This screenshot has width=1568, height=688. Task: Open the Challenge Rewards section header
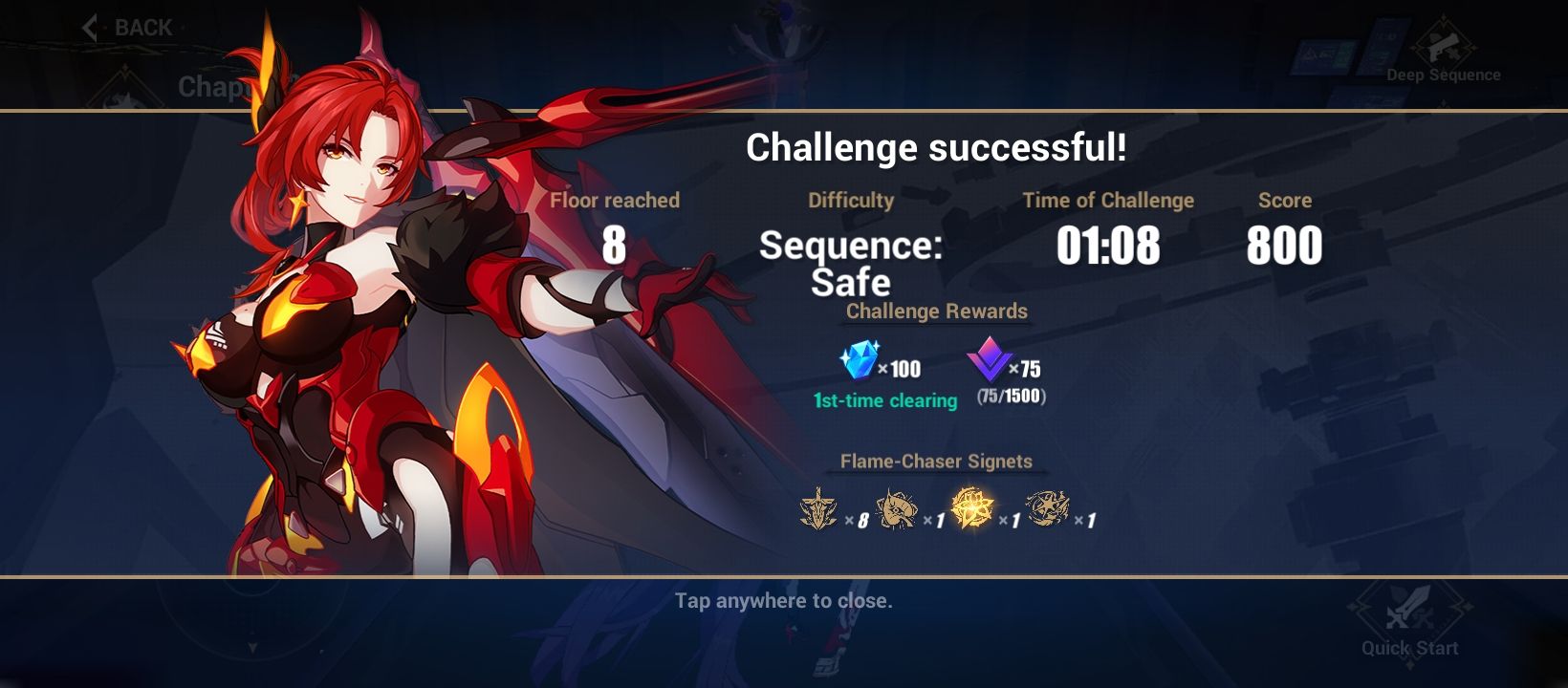coord(935,312)
